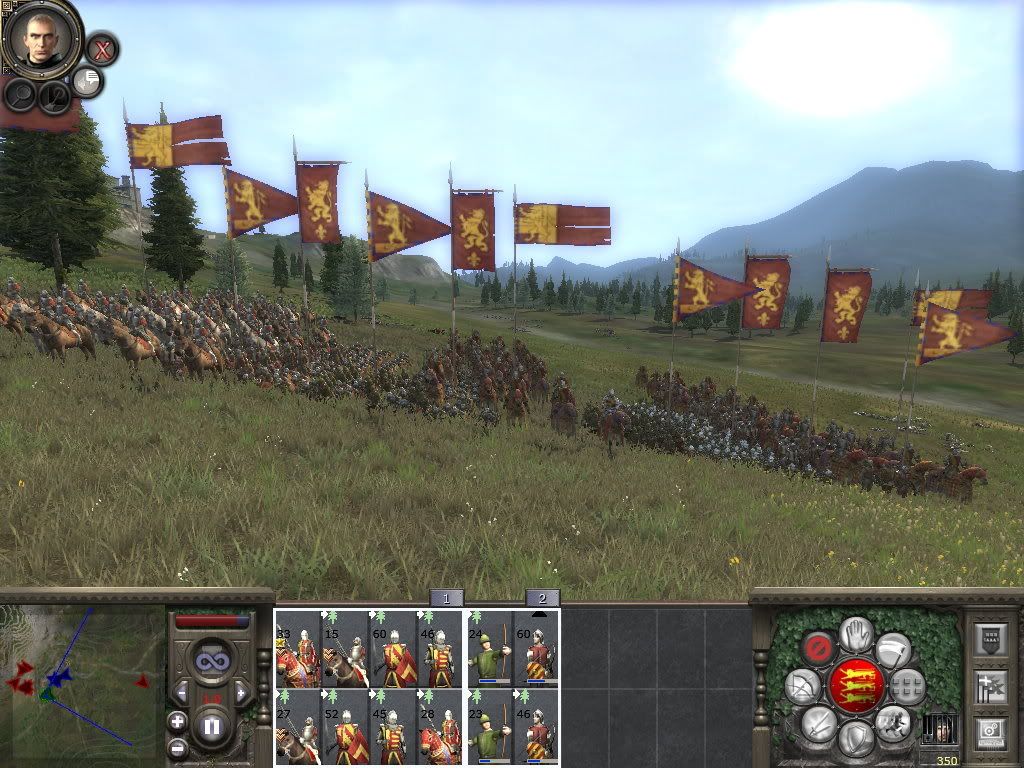Pause the battle
Screen dimensions: 1024x768
click(212, 727)
